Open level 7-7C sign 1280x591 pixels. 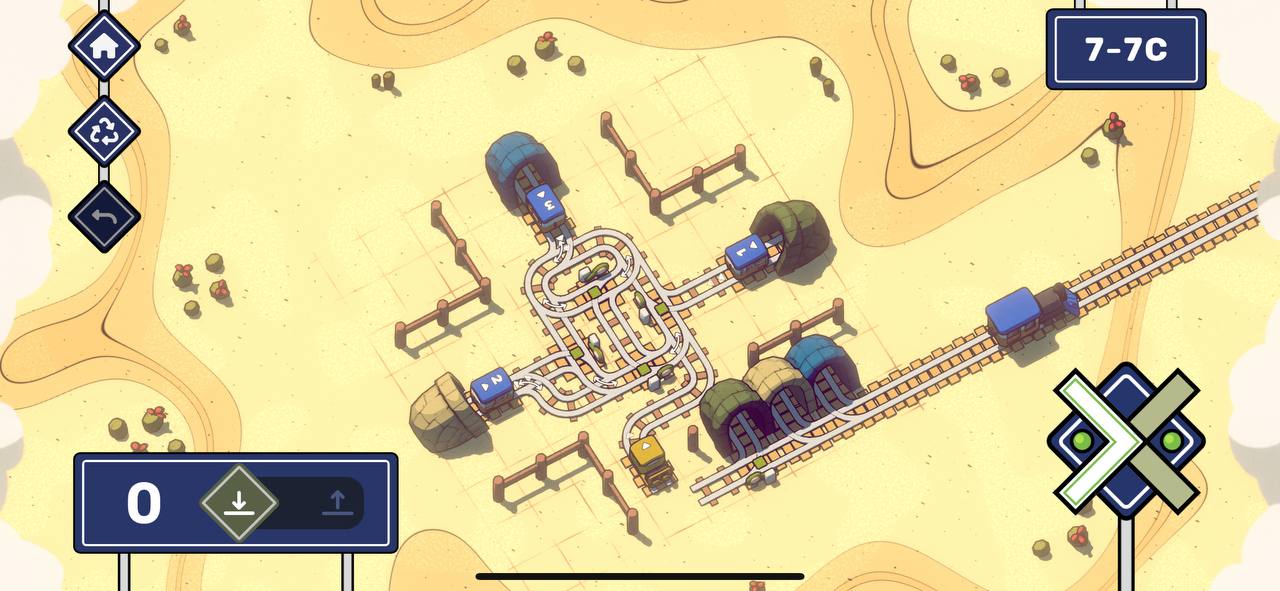(x=1126, y=50)
